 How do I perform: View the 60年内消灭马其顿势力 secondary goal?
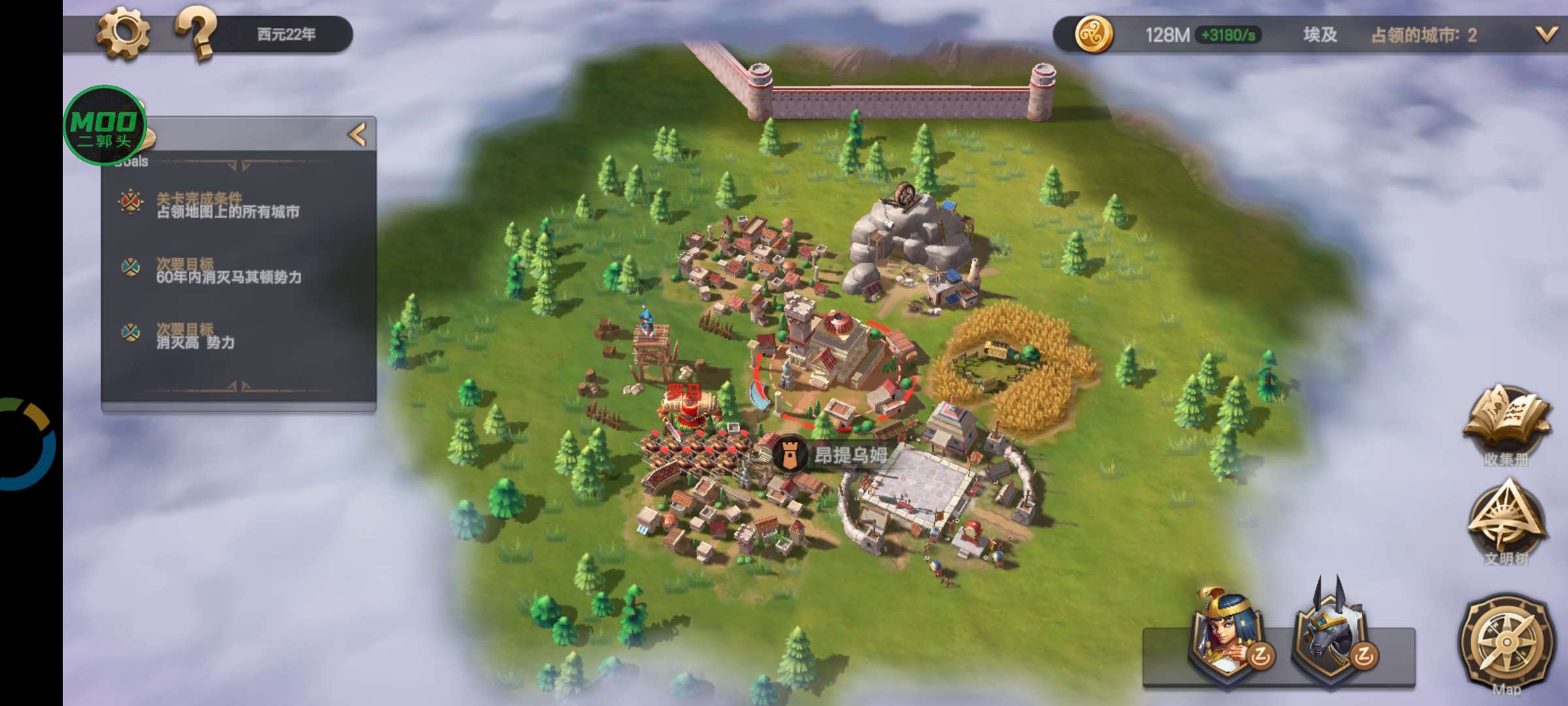[x=227, y=271]
